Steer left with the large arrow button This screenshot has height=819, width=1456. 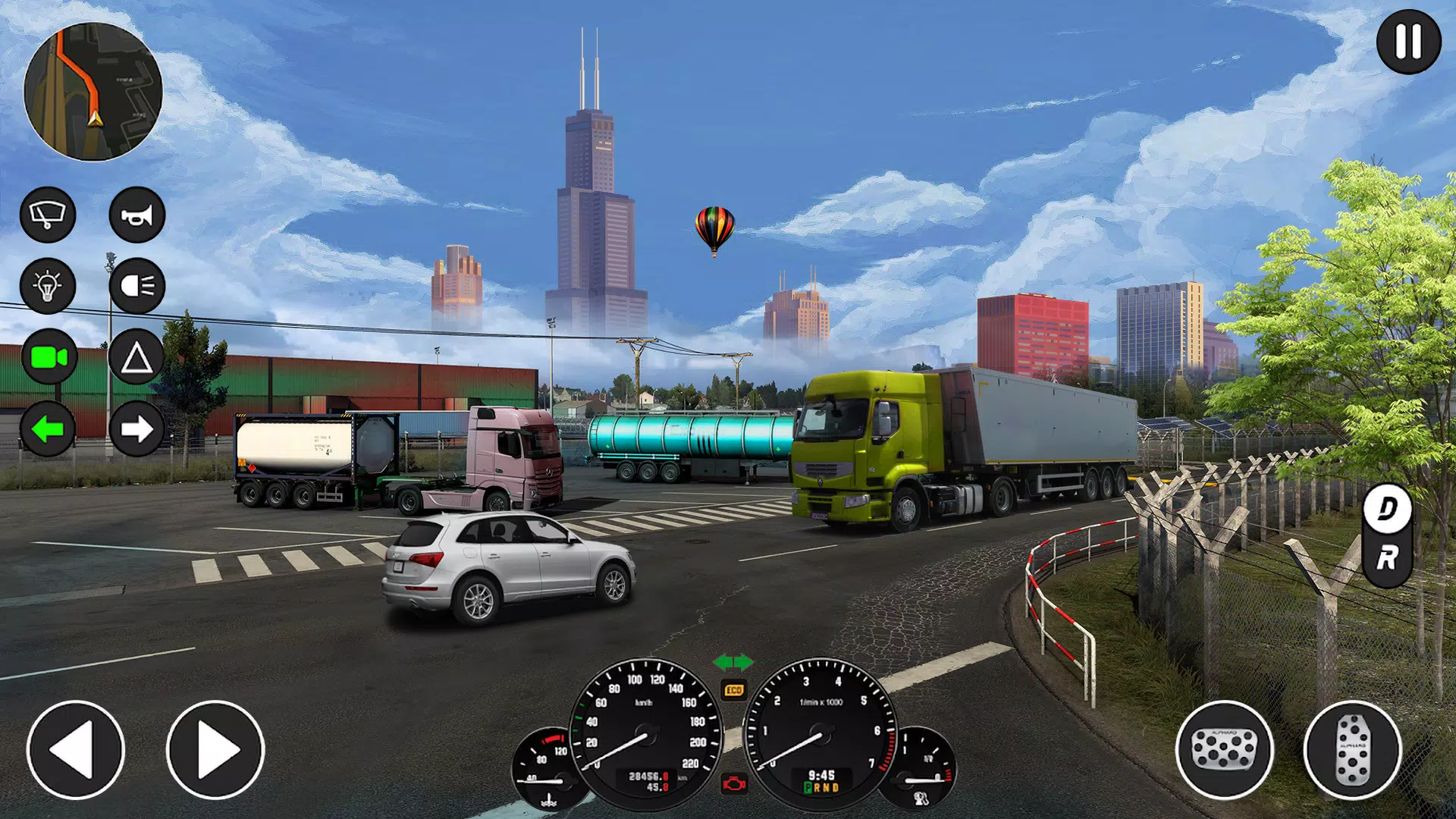point(76,749)
